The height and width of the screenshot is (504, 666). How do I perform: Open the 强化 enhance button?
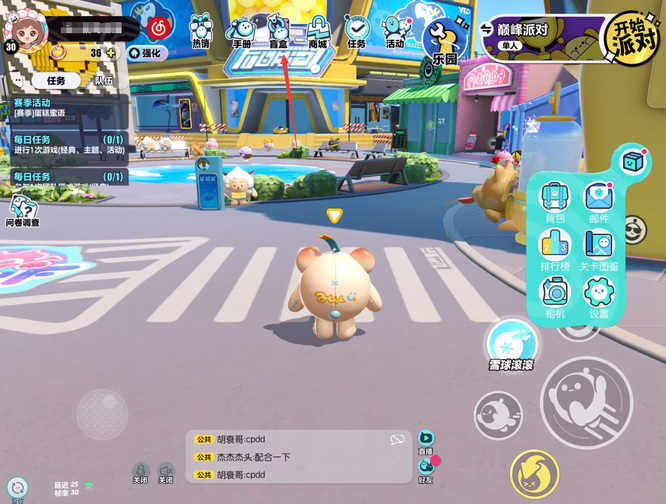[145, 53]
